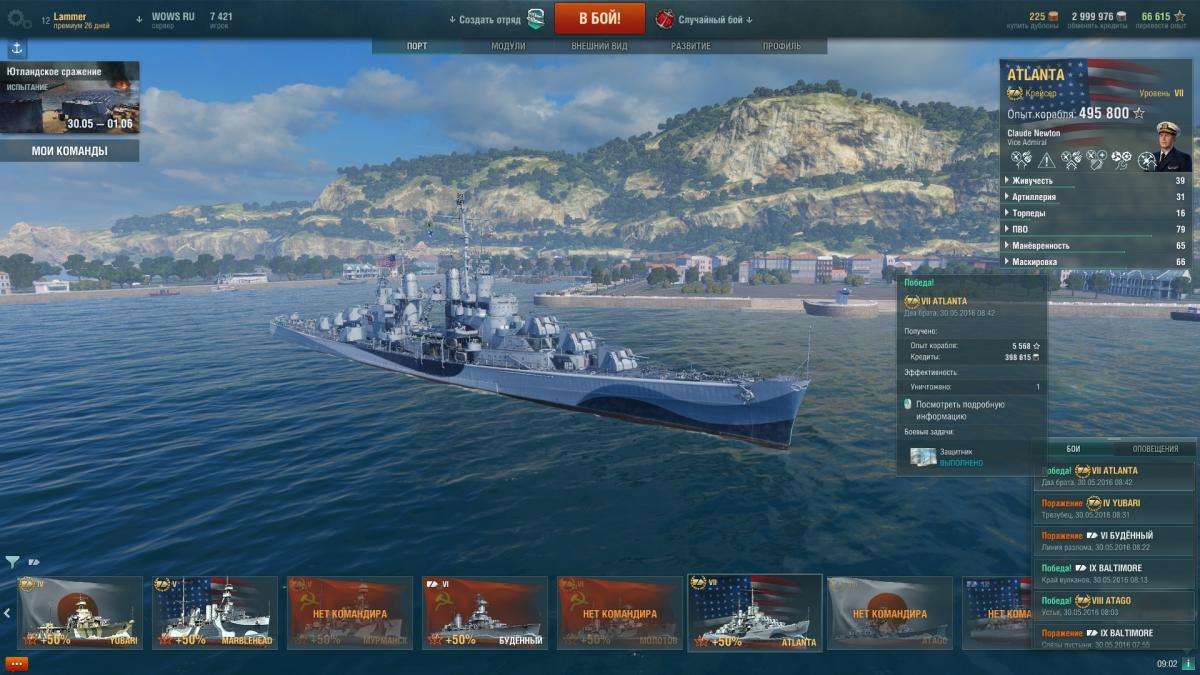Viewport: 1200px width, 675px height.
Task: Open the IV Yubari defeat battle record
Action: pos(1114,508)
